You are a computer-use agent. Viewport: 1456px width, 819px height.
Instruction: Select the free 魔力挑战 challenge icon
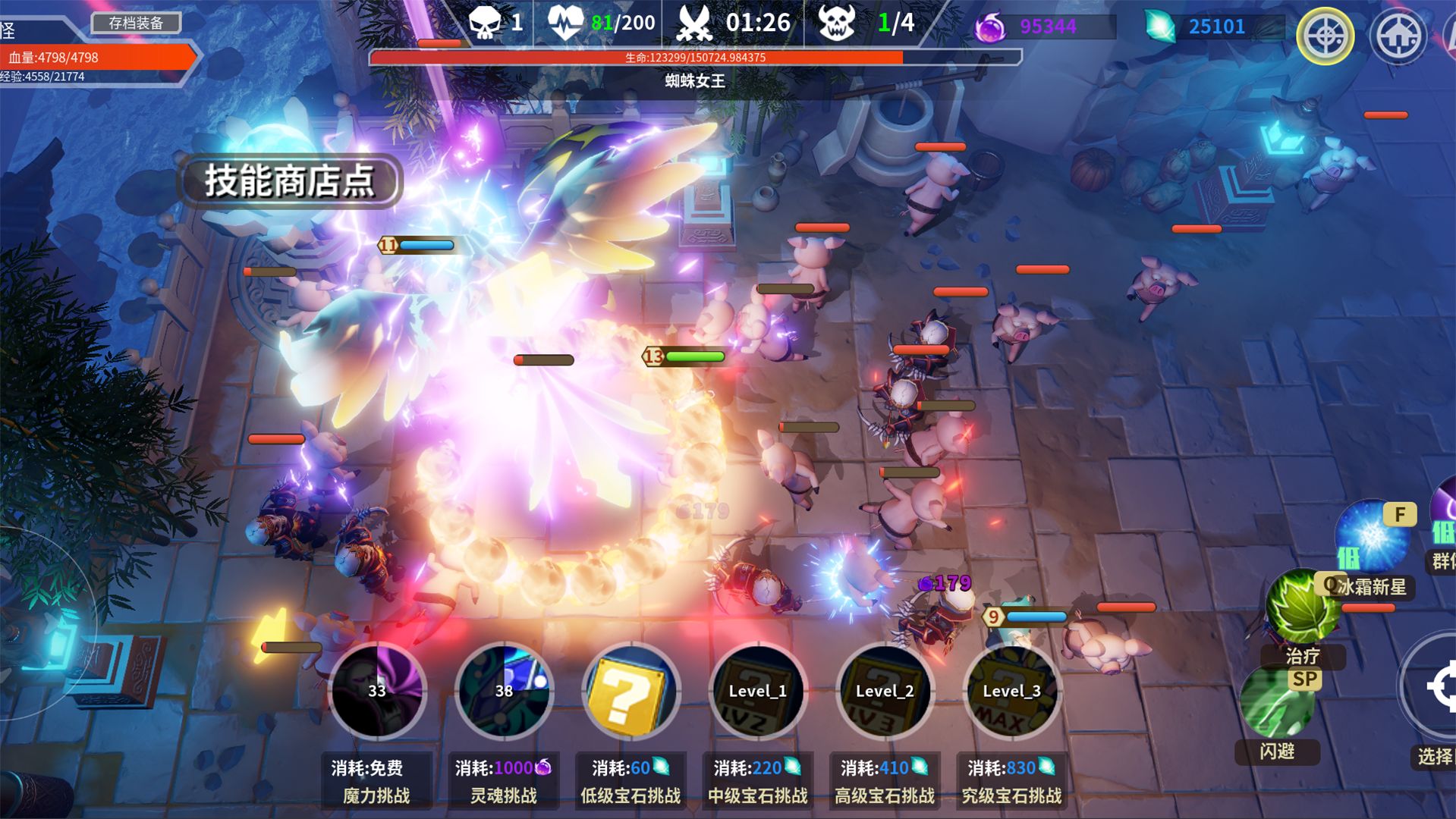pos(377,691)
